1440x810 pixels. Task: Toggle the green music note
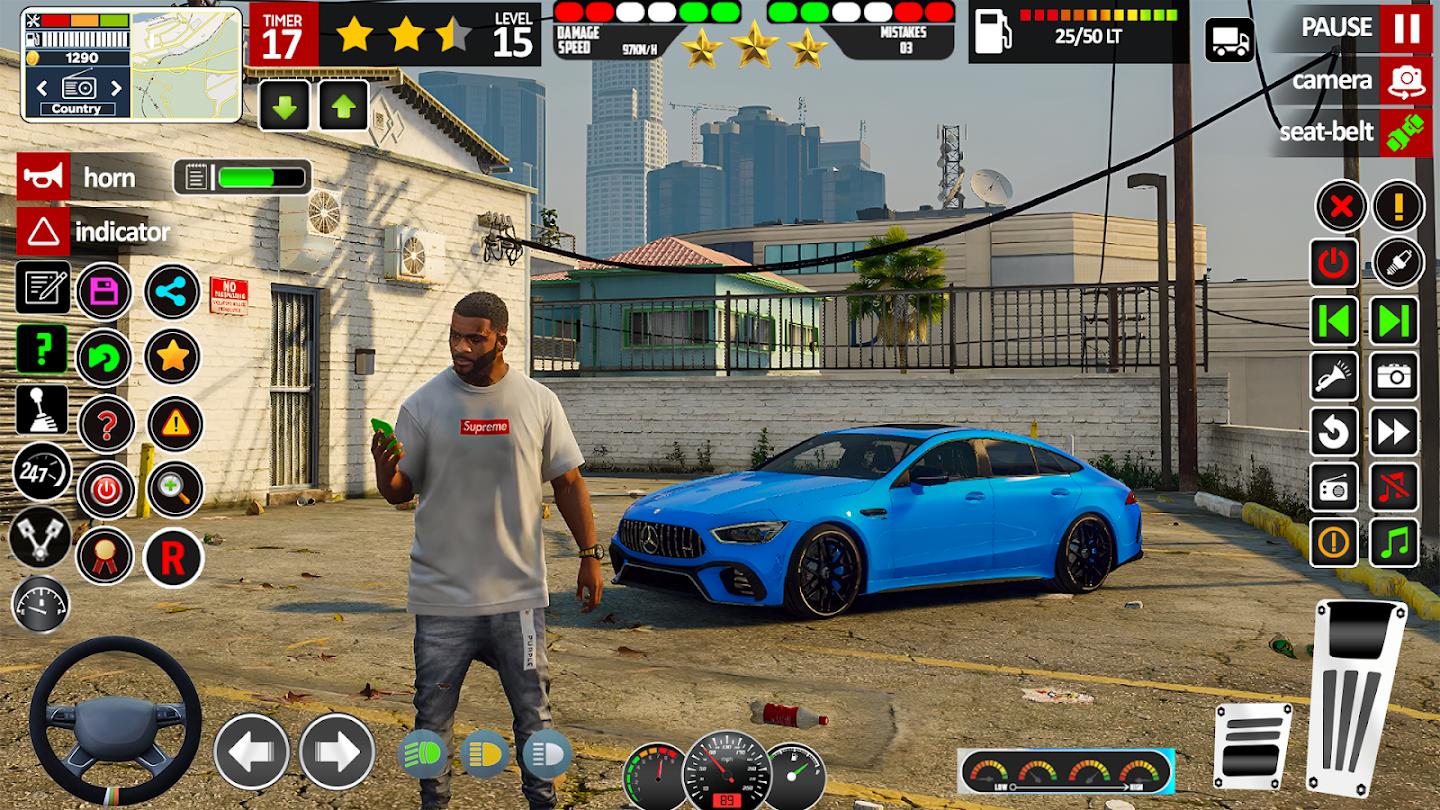coord(1395,543)
